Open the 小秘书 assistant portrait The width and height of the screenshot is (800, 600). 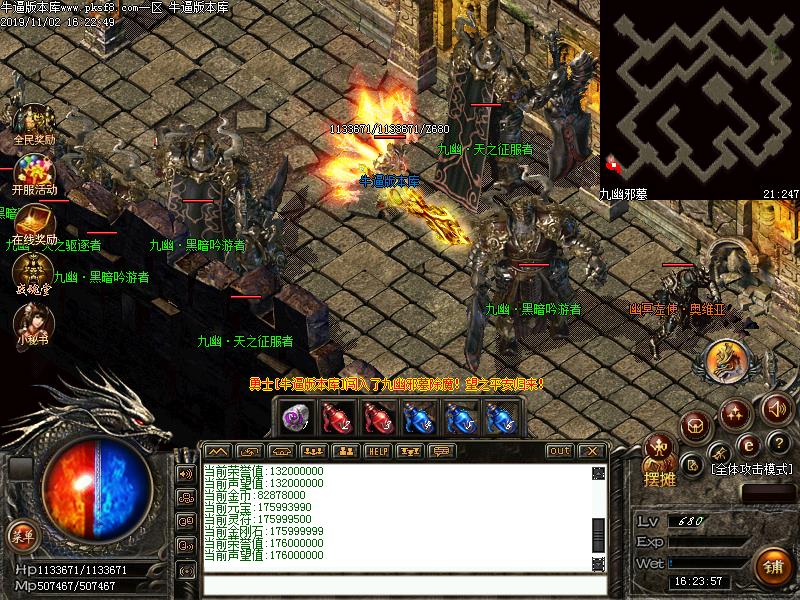coord(33,320)
